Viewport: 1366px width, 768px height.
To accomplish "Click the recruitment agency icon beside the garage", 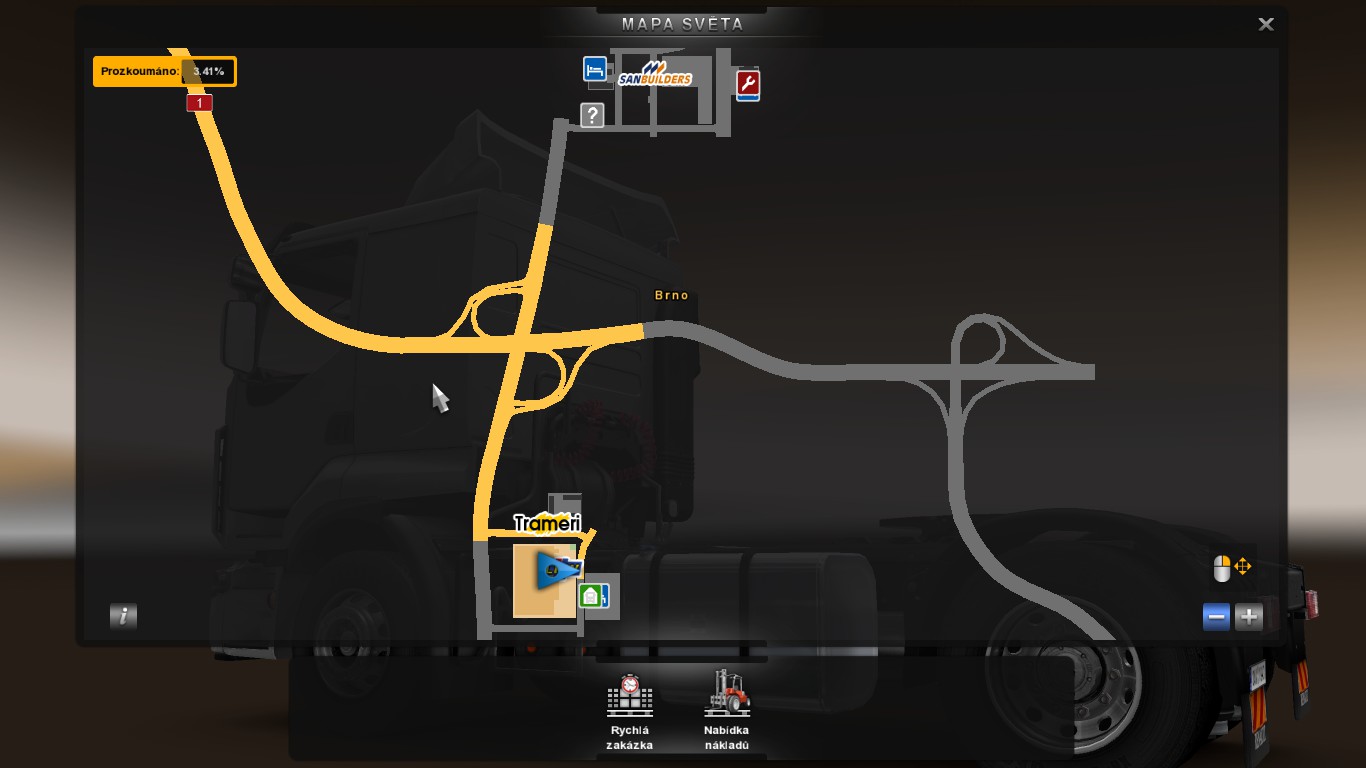I will 607,597.
